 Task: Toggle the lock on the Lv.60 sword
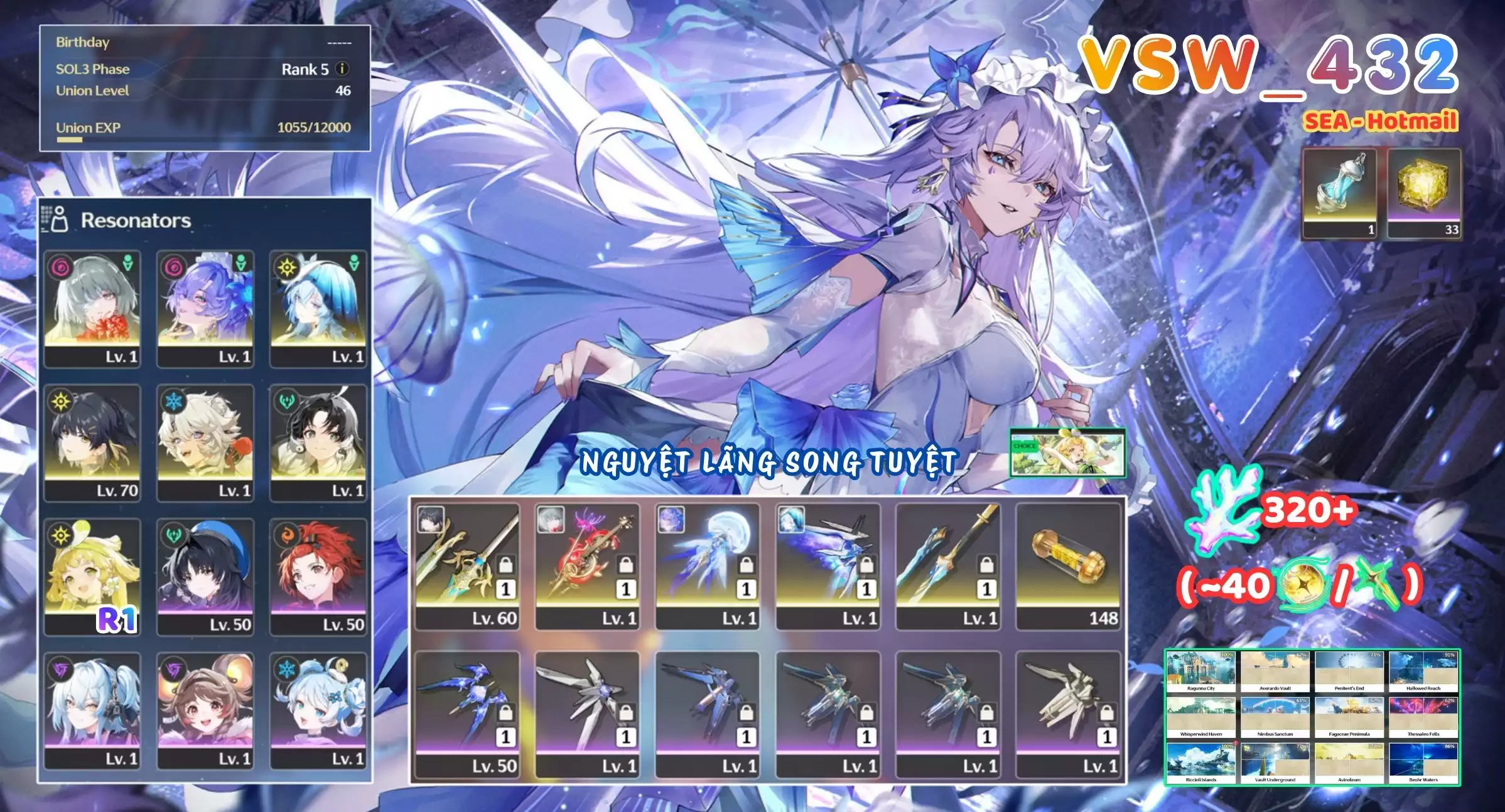[505, 565]
